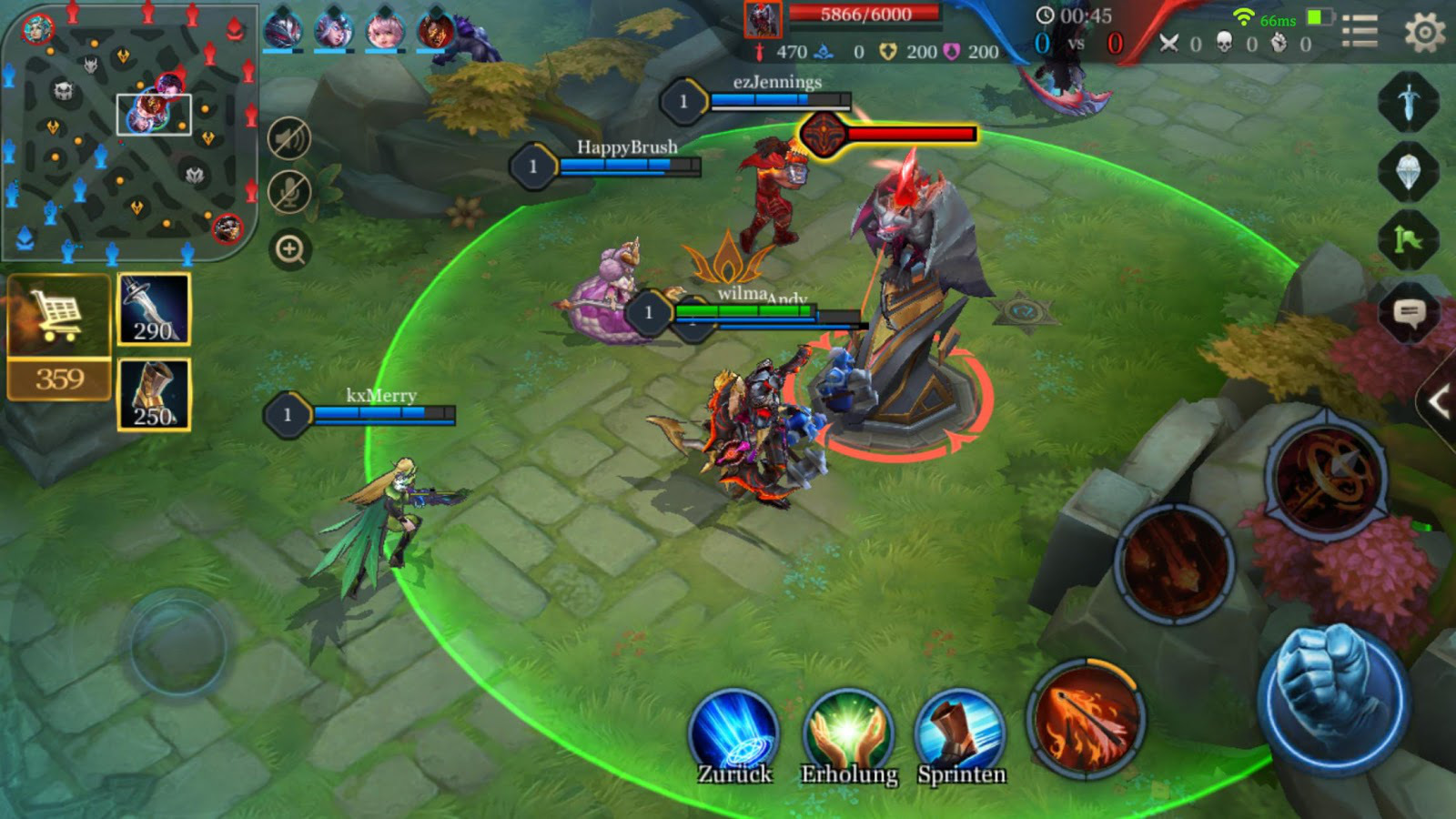Toggle the muted speaker button
Viewport: 1456px width, 819px height.
[290, 139]
